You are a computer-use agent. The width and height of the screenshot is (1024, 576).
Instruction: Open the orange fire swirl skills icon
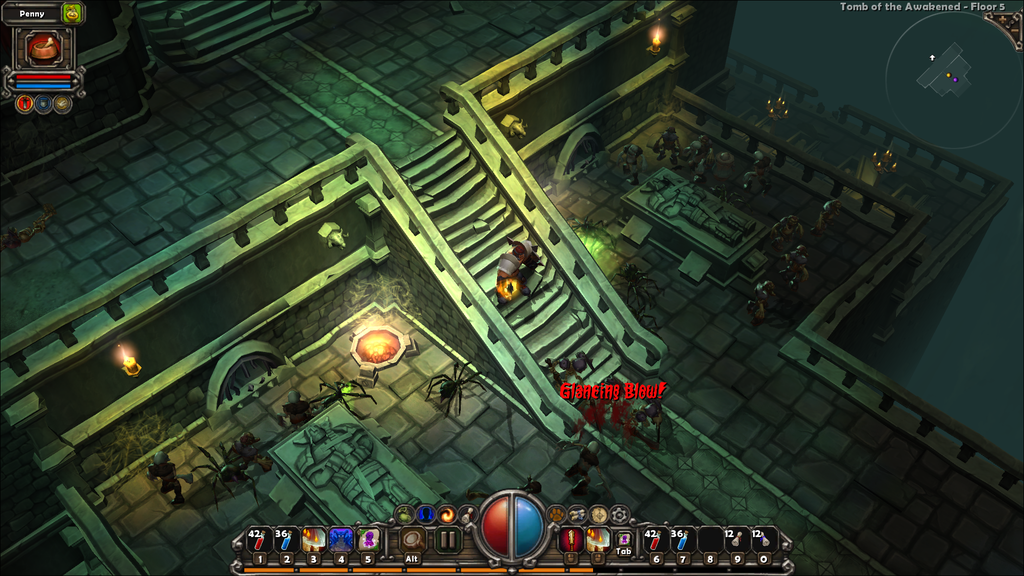446,514
